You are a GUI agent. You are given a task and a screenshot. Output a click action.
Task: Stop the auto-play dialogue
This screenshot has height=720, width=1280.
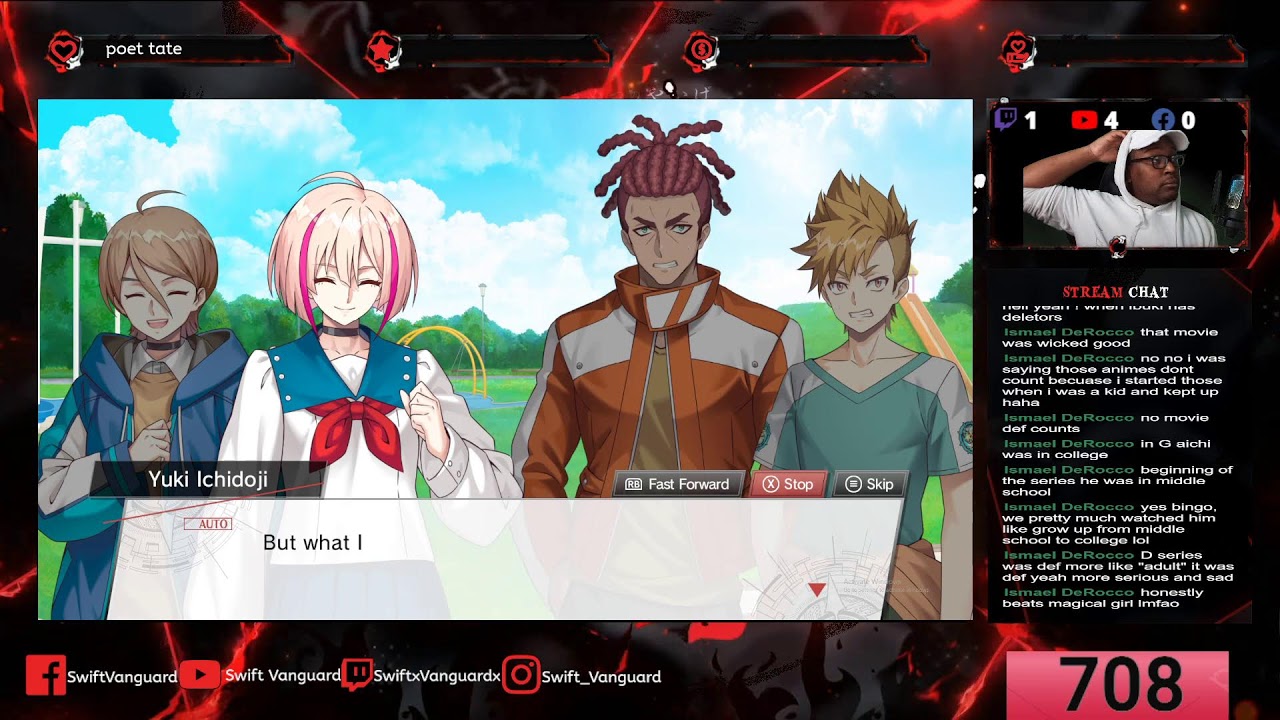coord(788,484)
